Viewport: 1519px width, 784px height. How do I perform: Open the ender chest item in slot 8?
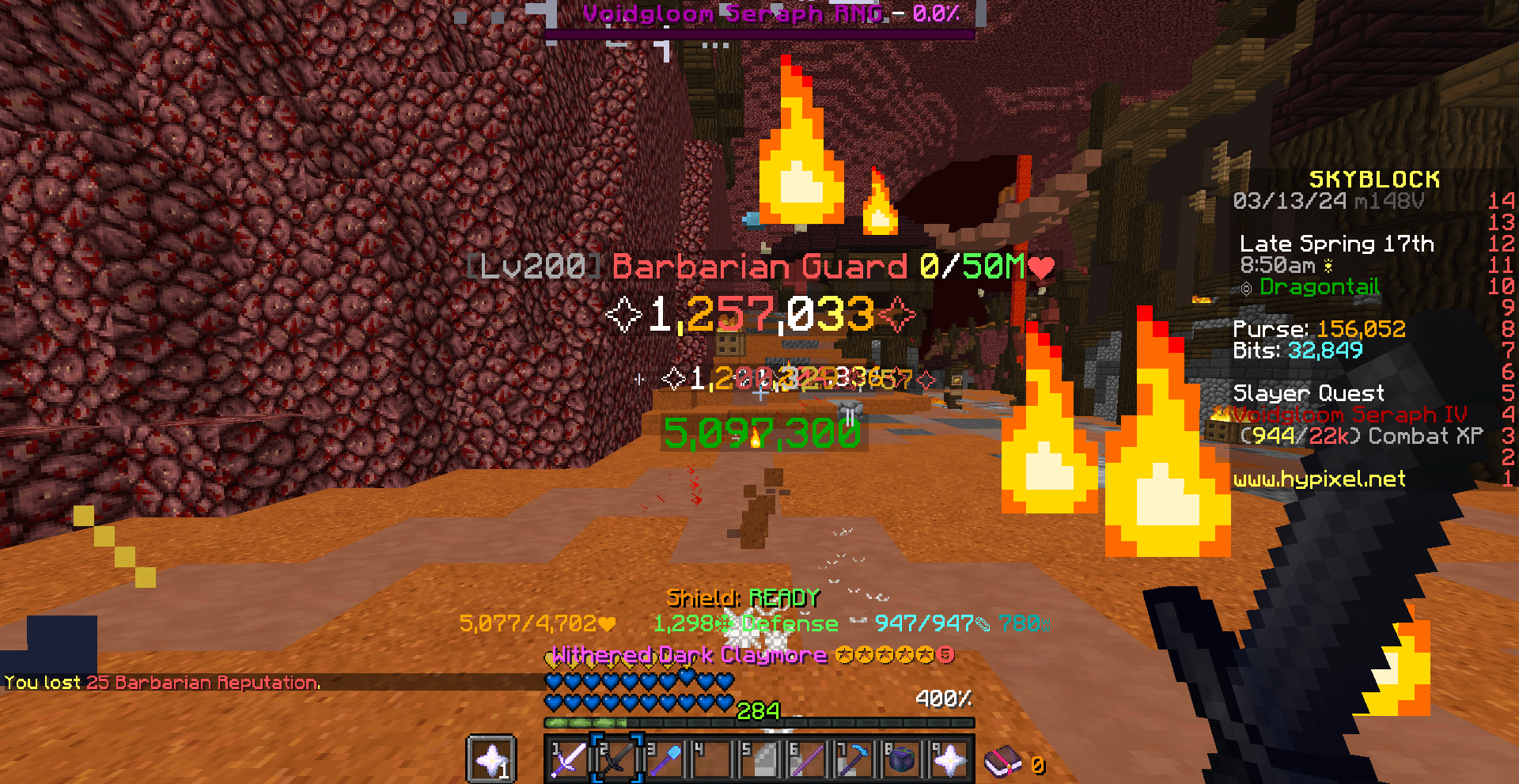(900, 761)
